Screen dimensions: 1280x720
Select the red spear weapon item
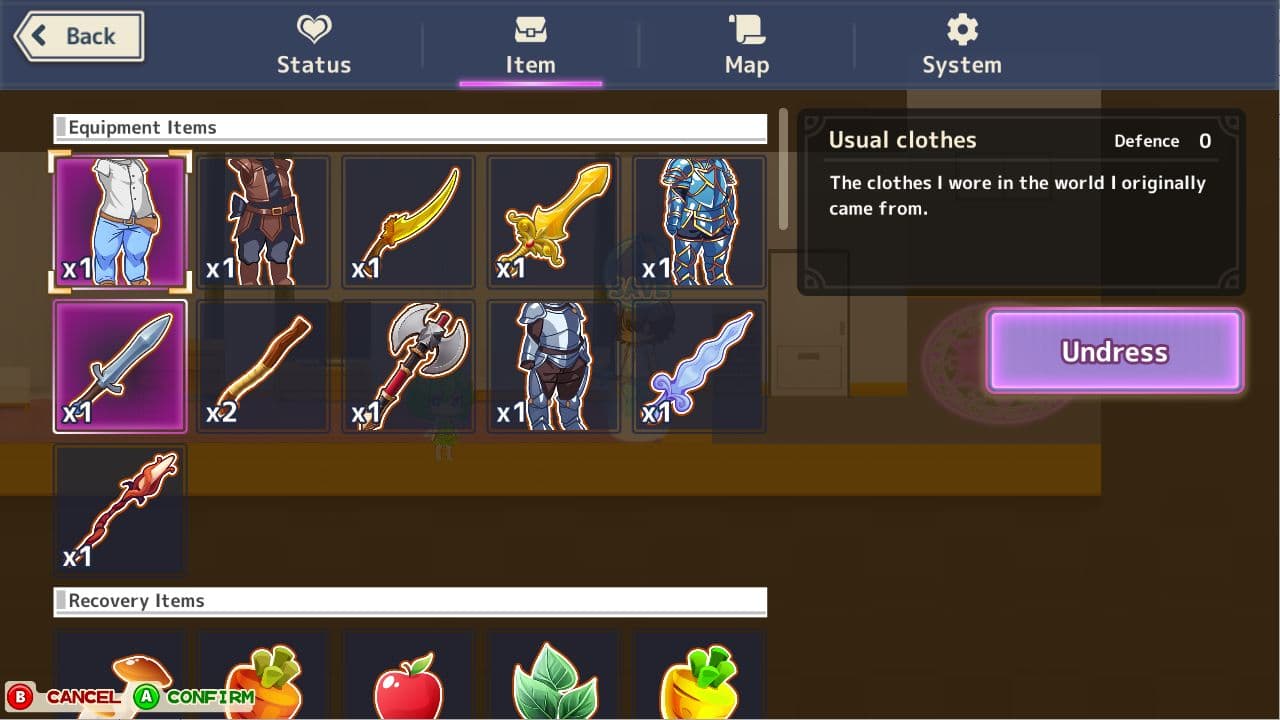point(120,508)
